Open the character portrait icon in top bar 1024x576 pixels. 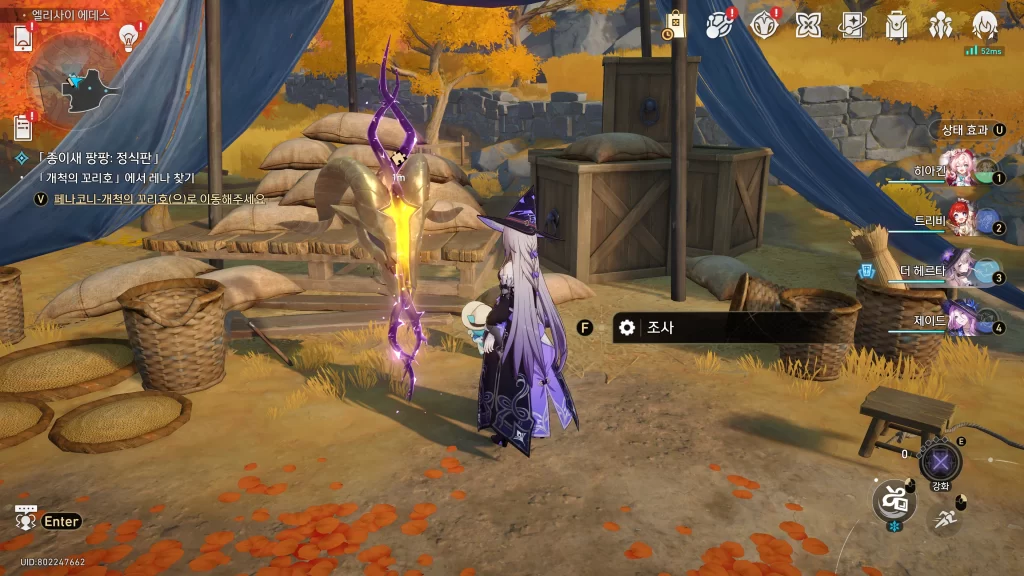pyautogui.click(x=985, y=26)
